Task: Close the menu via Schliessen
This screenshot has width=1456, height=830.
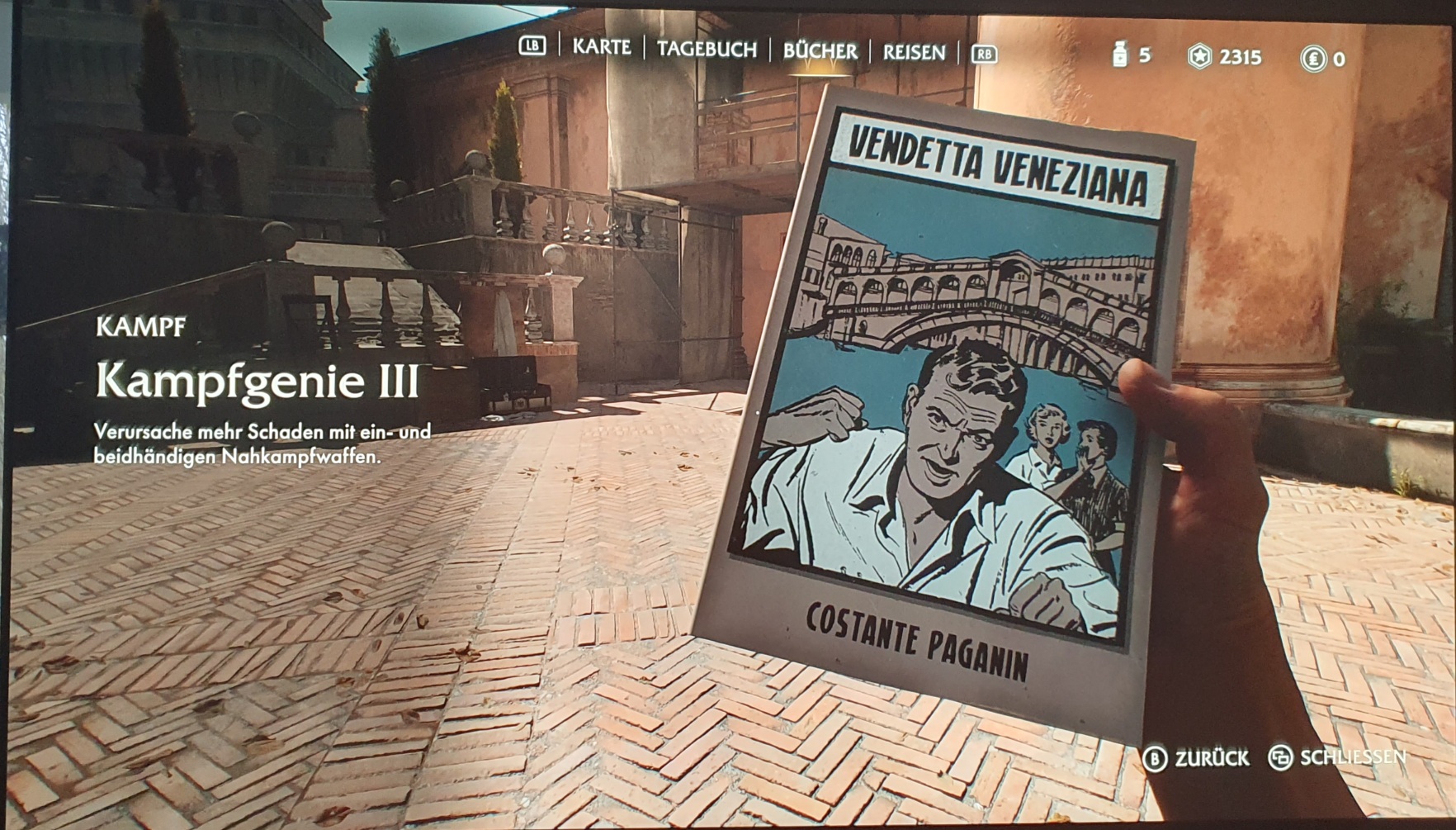Action: pos(1337,757)
